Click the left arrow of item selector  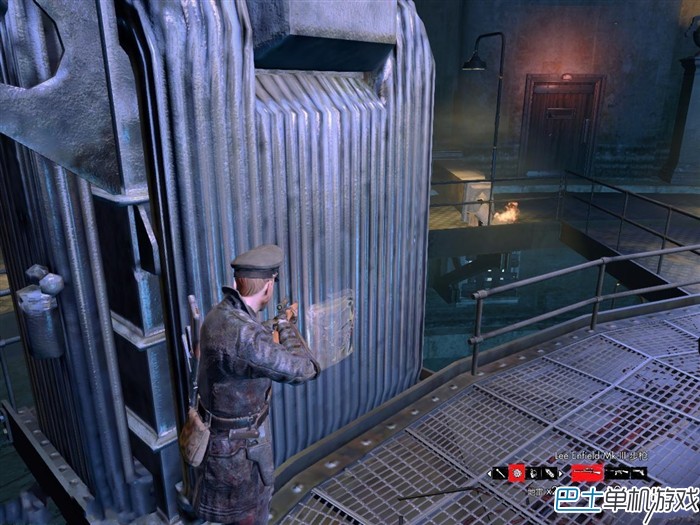click(x=489, y=473)
